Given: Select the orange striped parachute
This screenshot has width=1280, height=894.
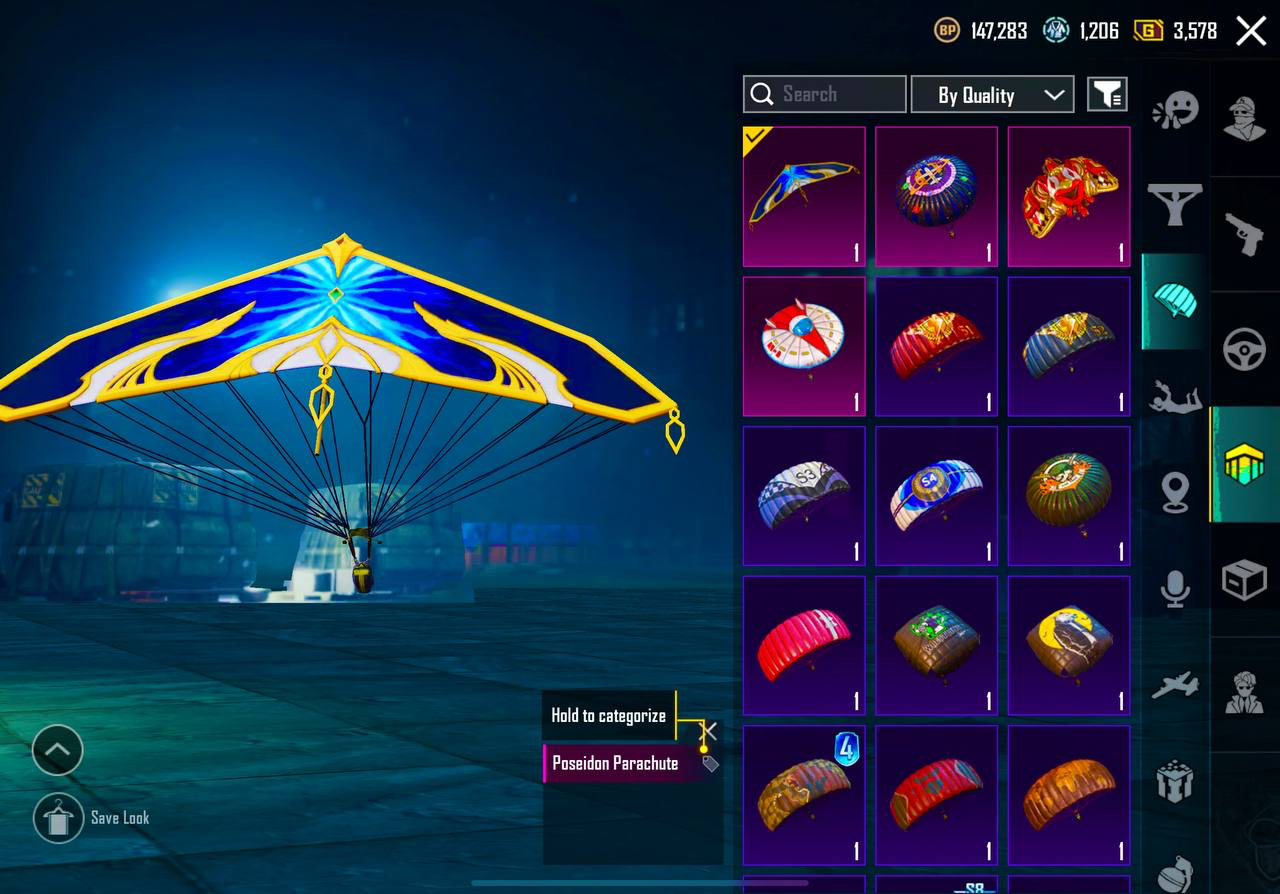Looking at the screenshot, I should coord(1069,794).
